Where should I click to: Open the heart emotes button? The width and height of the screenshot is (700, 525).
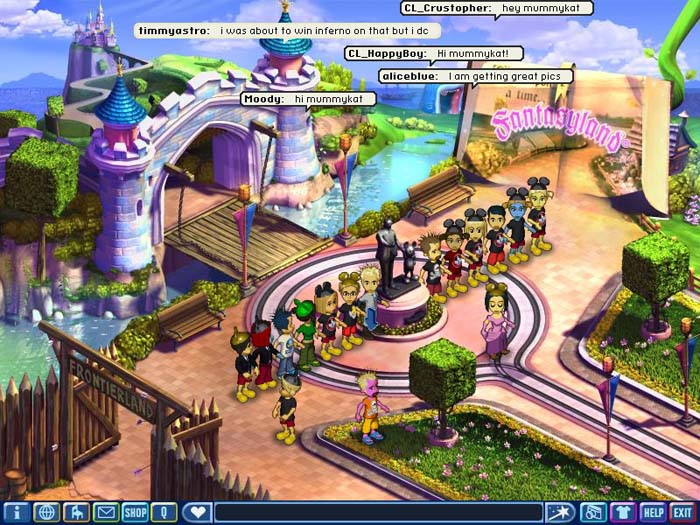(198, 513)
